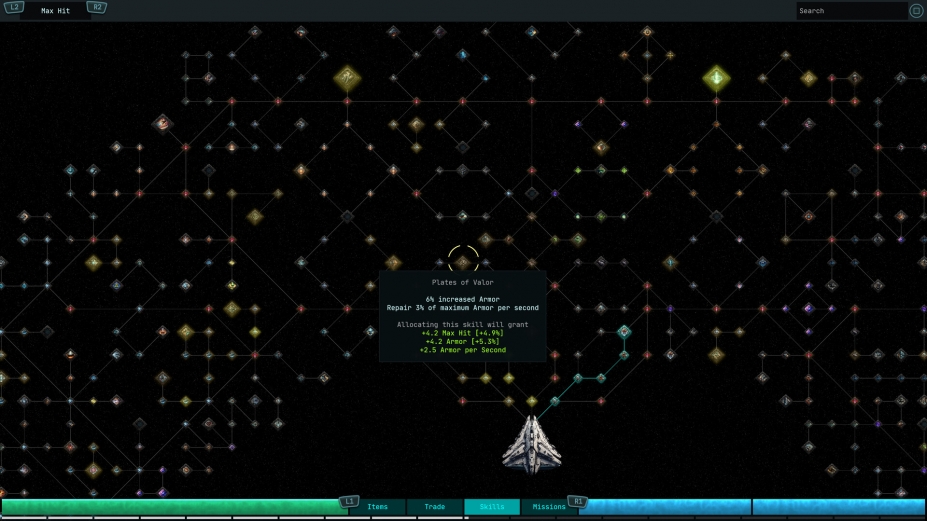Switch to the Items tab
927x521 pixels.
(377, 507)
